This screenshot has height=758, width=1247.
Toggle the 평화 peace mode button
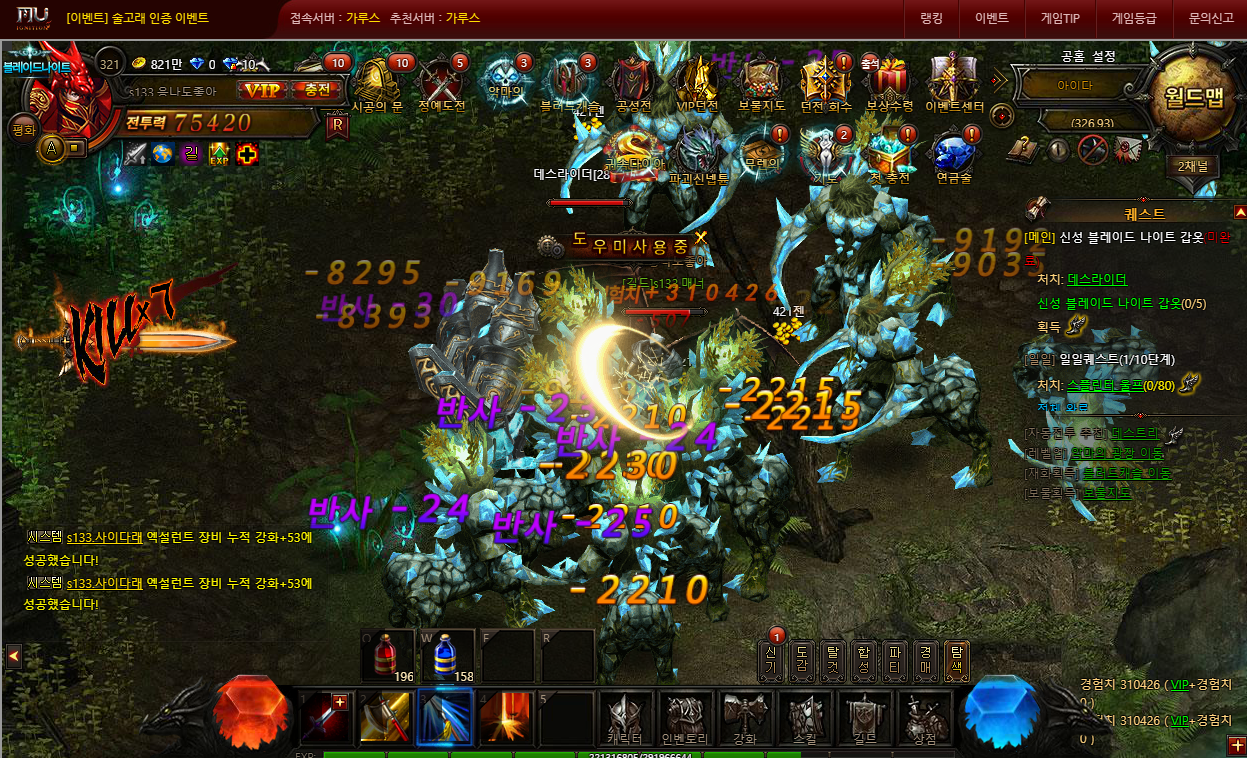[x=22, y=129]
